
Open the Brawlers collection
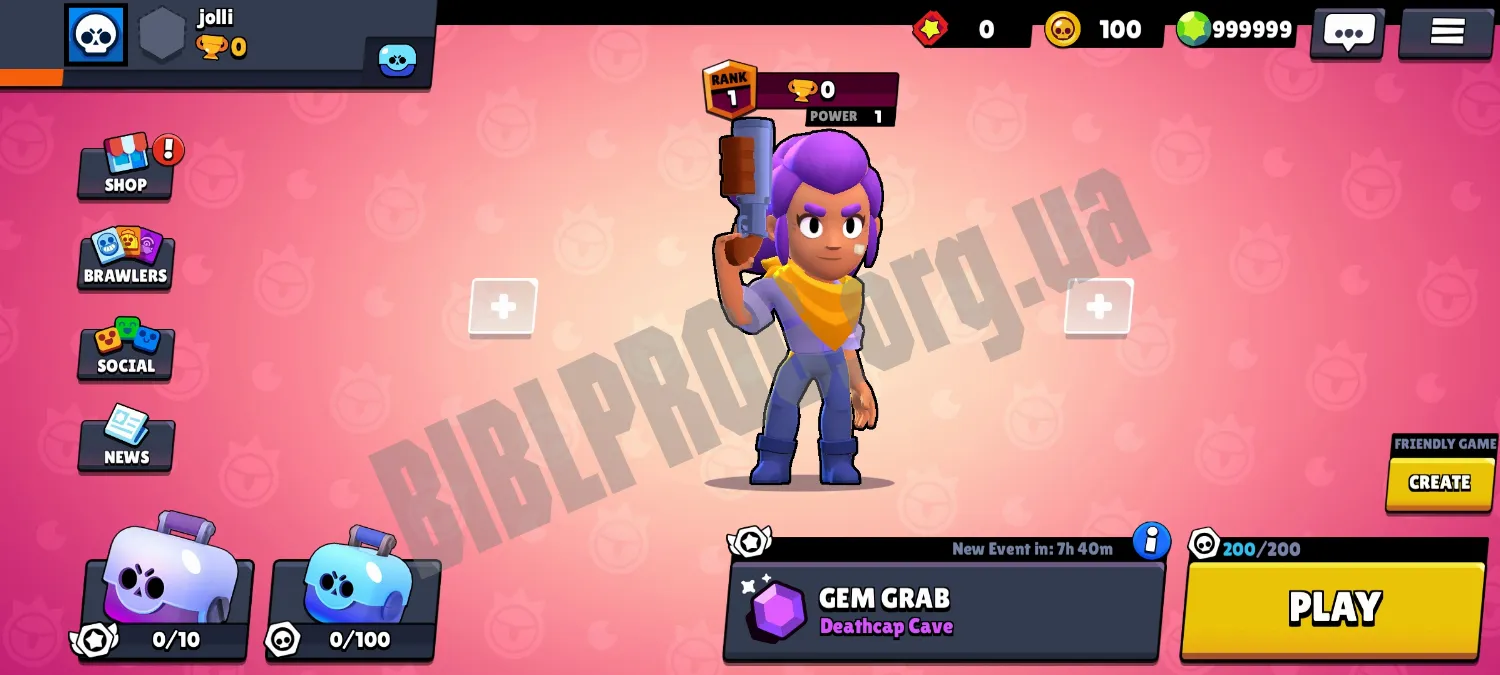(x=126, y=258)
